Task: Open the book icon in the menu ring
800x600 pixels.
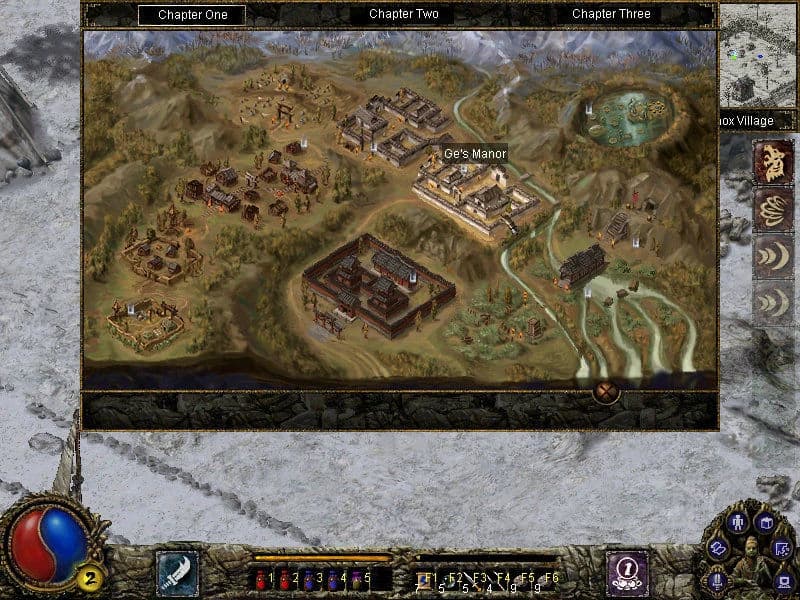Action: tap(765, 523)
